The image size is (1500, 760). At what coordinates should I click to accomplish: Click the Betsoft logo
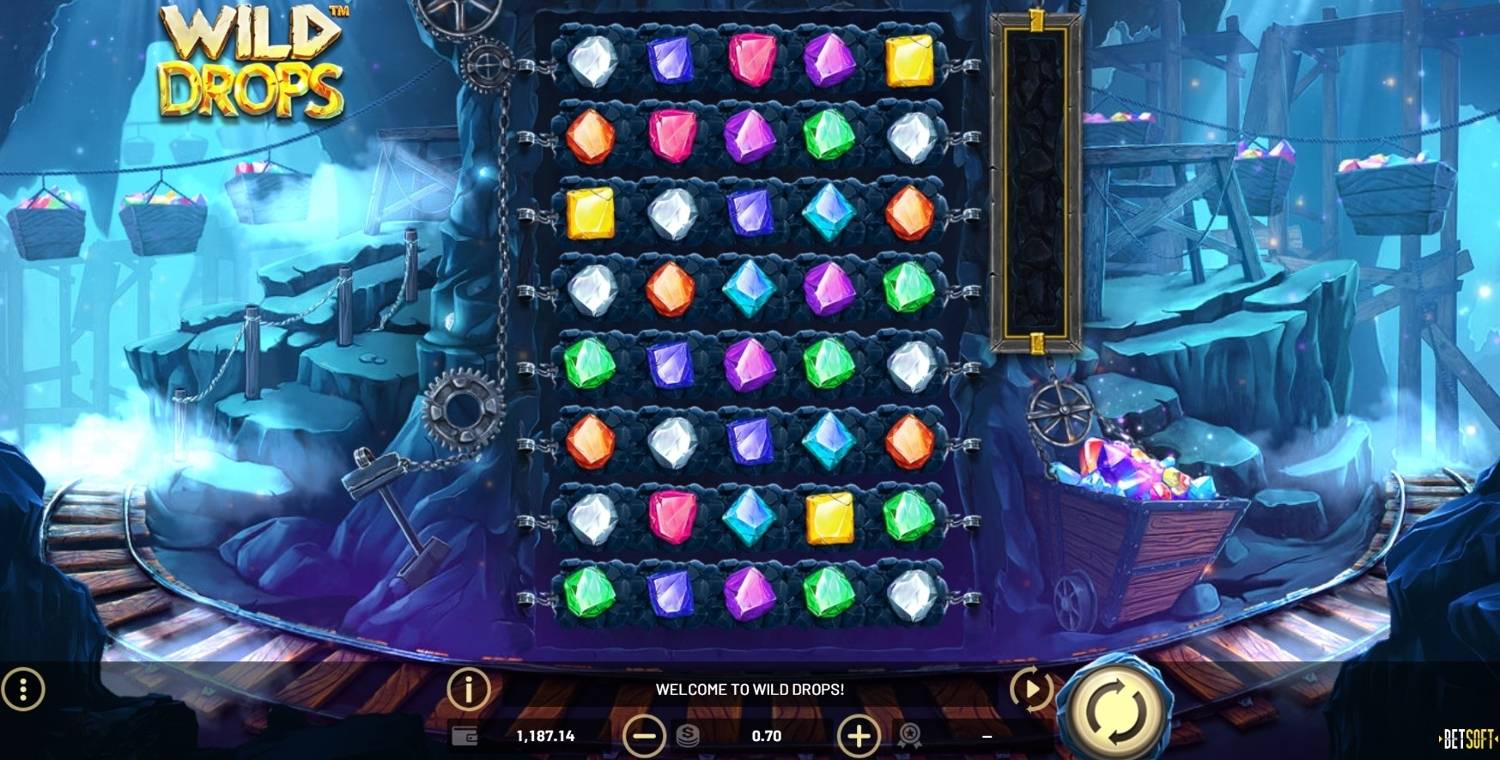pos(1466,739)
